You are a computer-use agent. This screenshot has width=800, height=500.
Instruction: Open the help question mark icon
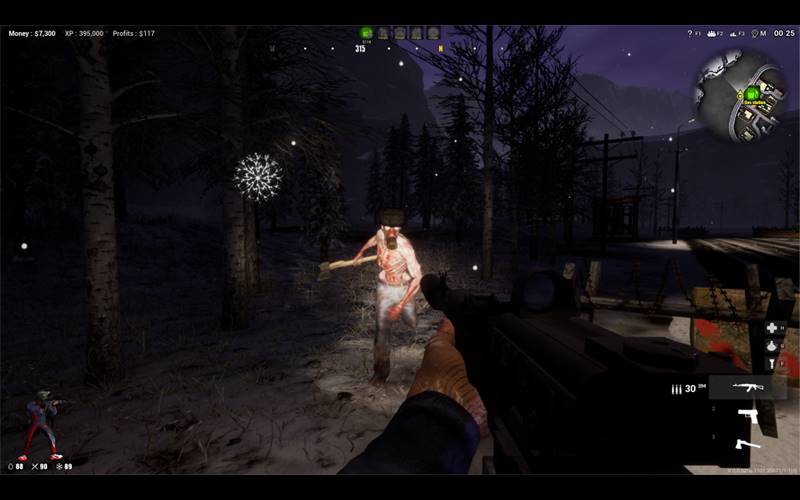pos(689,33)
